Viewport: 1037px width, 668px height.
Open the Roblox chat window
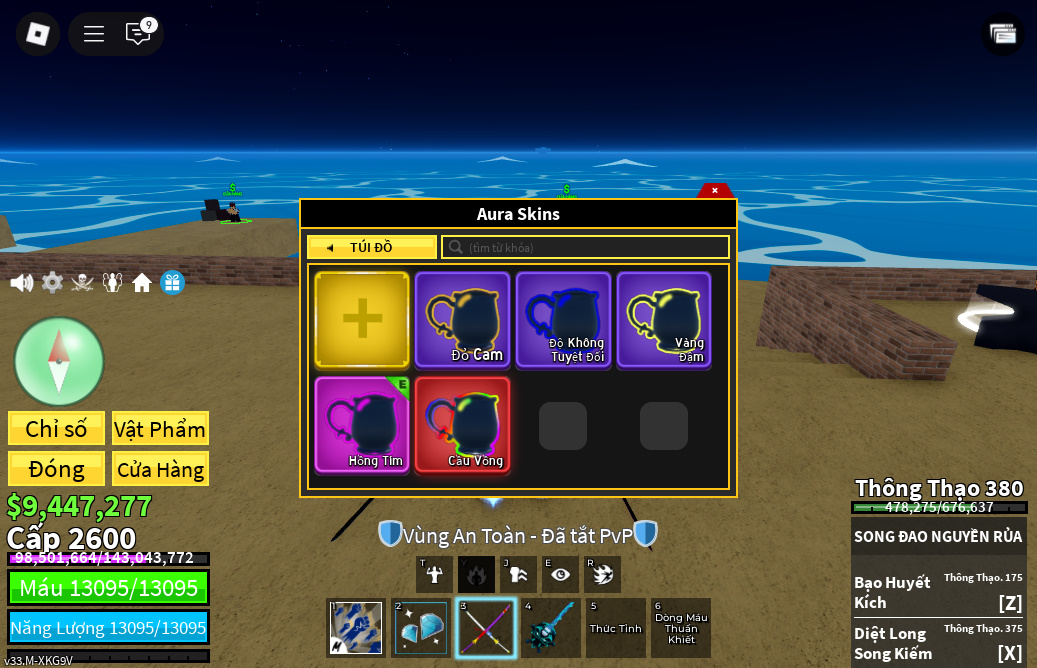[138, 34]
